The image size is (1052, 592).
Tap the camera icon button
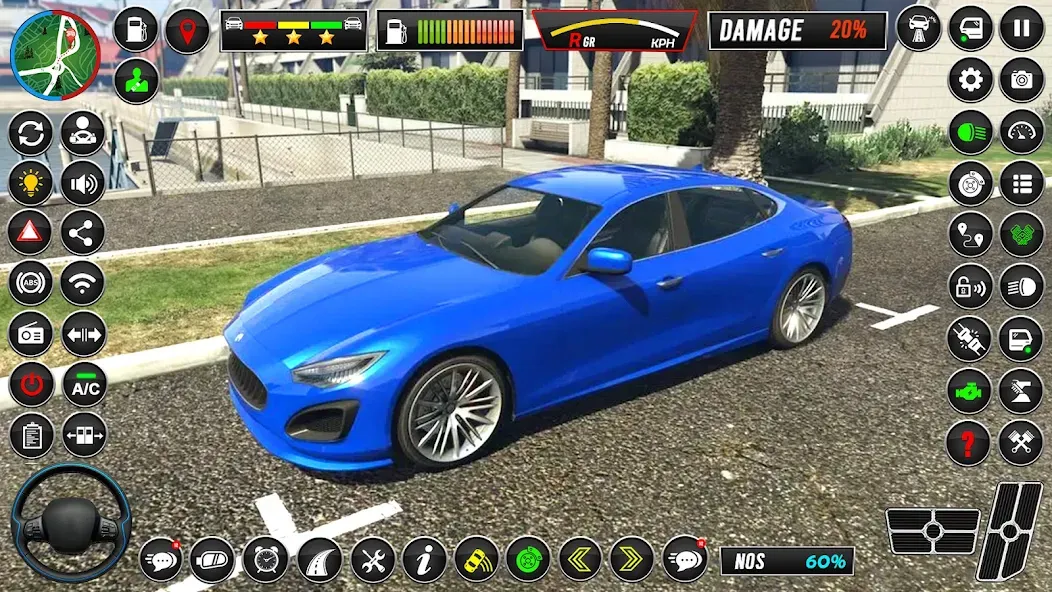click(1021, 80)
